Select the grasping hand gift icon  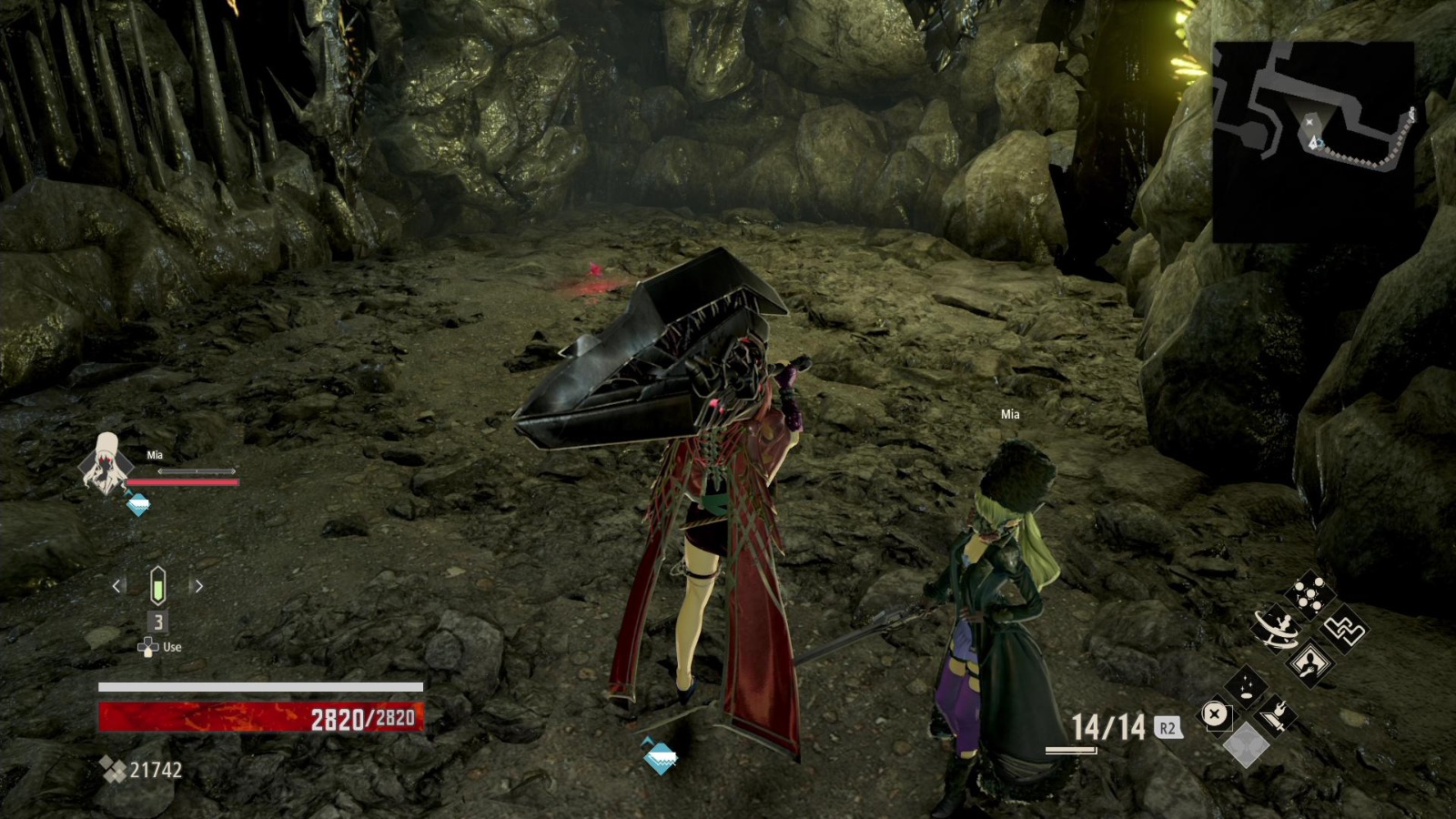click(1309, 662)
